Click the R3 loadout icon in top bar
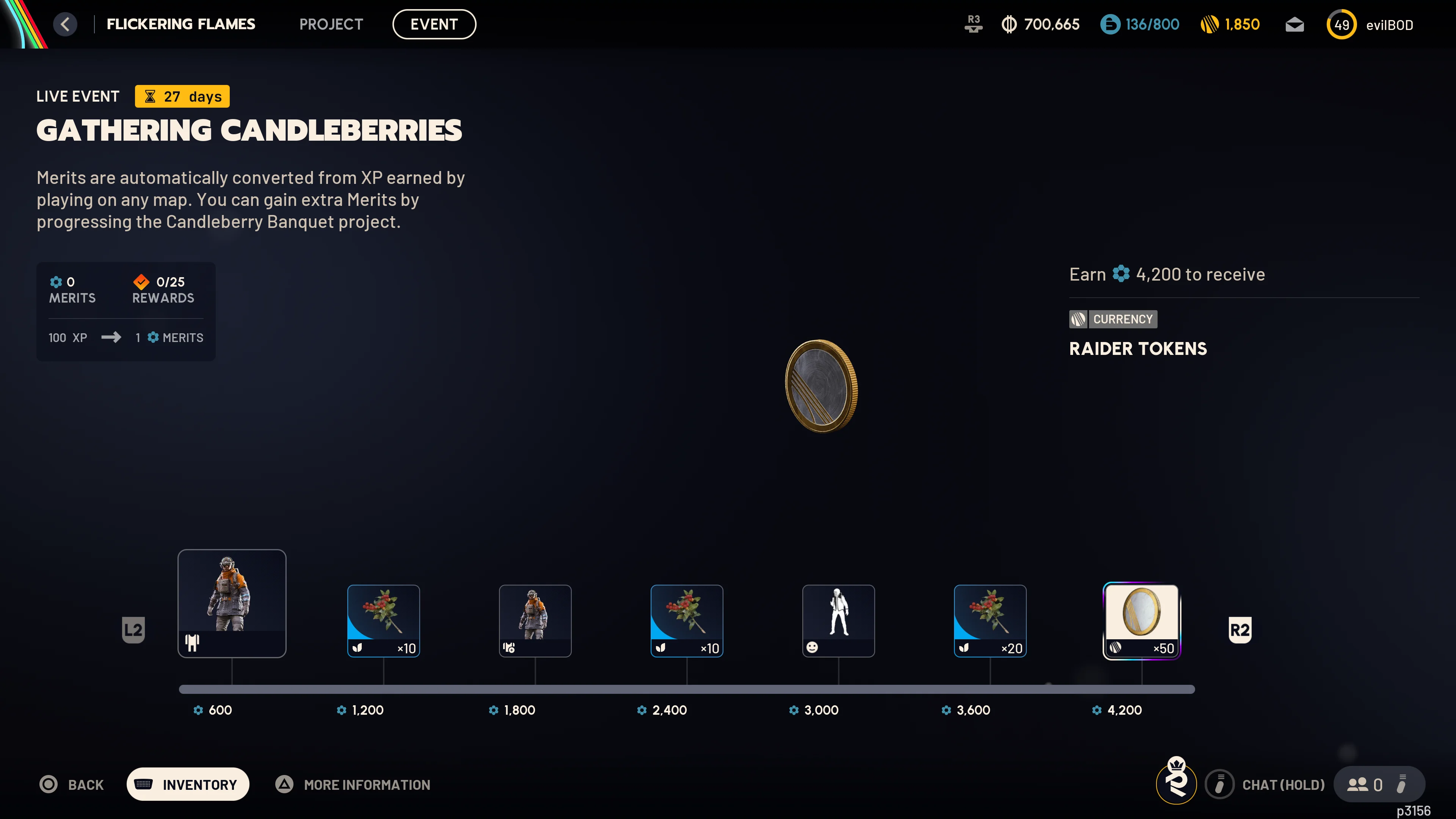Screen dimensions: 1456x819 click(973, 24)
